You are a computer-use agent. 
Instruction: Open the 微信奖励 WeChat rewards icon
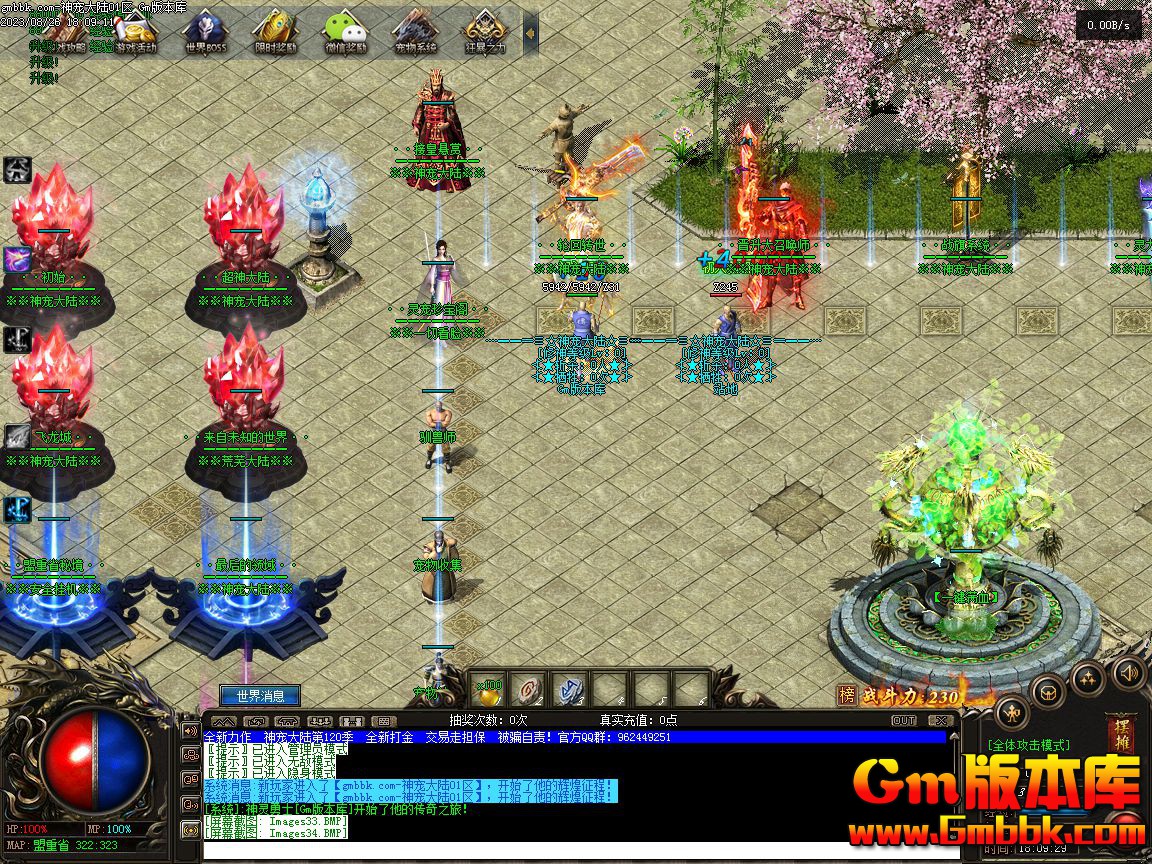(345, 33)
